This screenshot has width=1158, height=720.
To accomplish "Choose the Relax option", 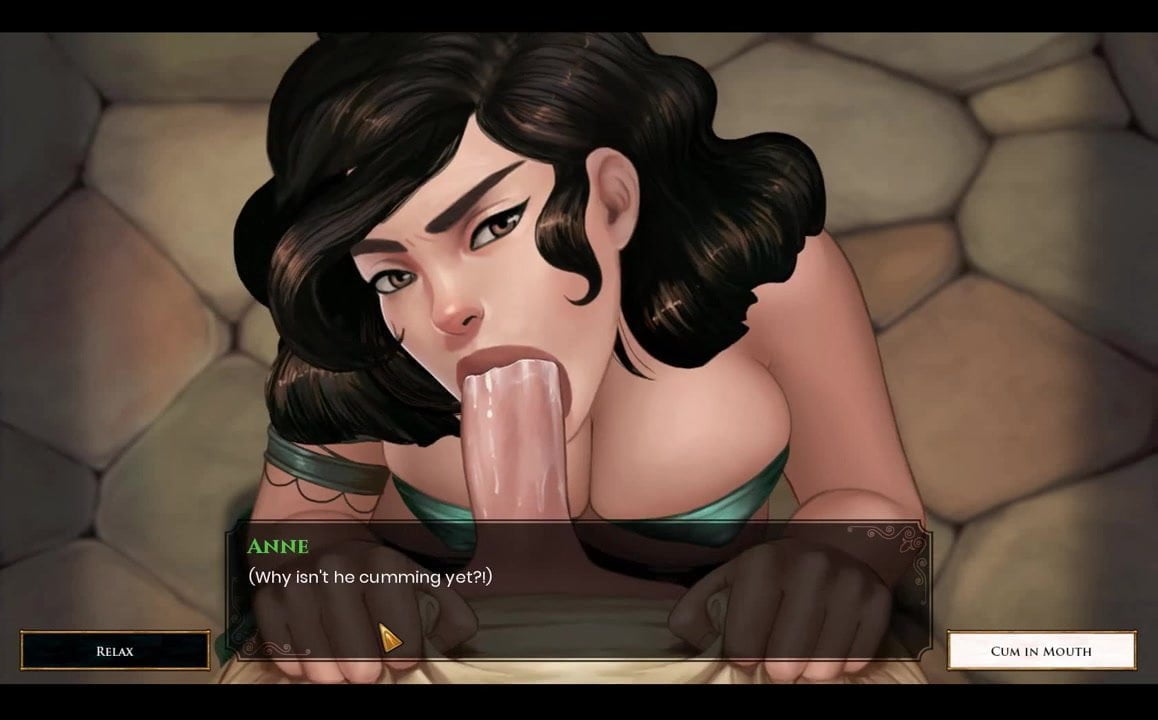I will pos(115,650).
